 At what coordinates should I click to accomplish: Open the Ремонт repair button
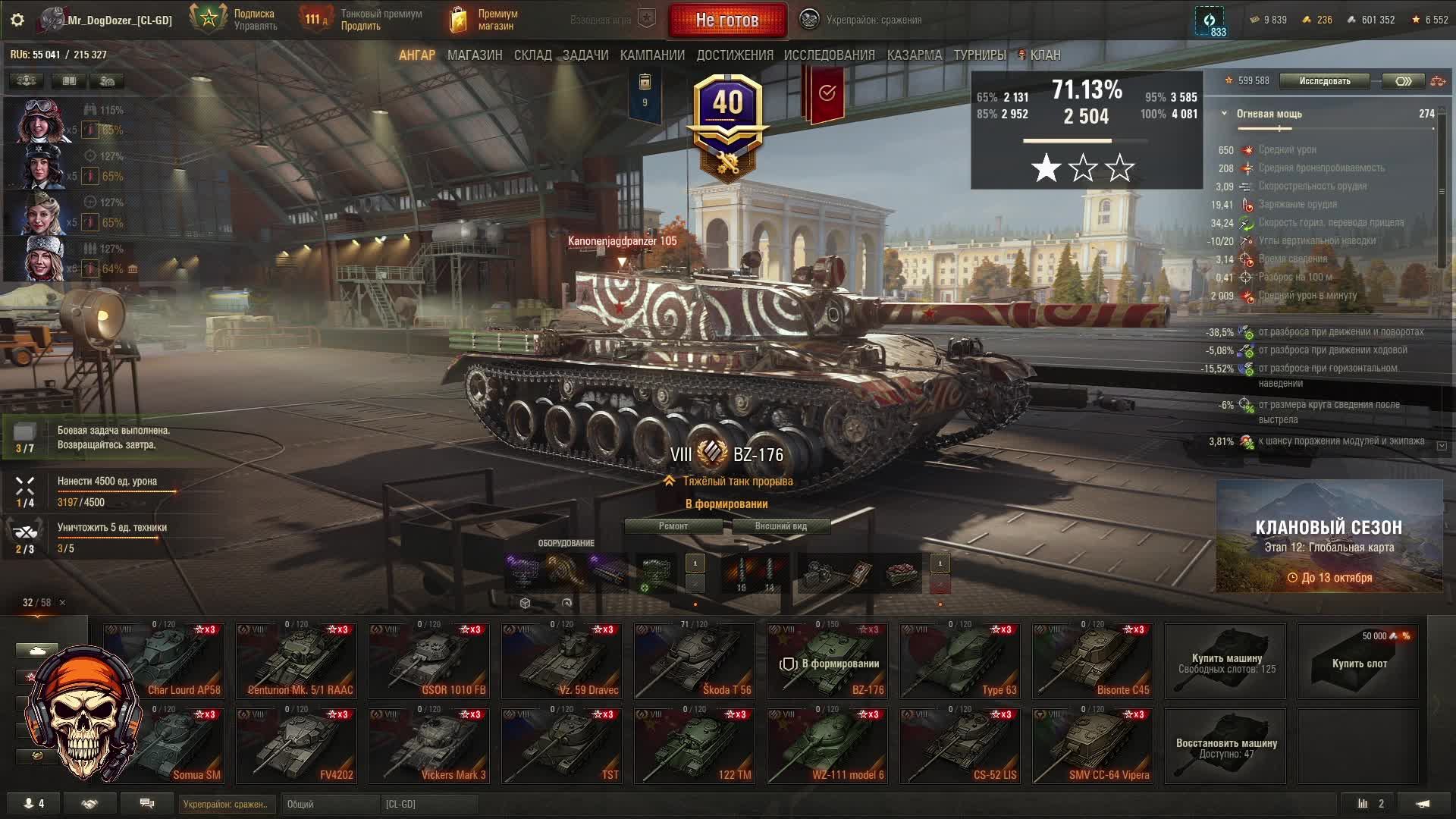click(x=673, y=526)
